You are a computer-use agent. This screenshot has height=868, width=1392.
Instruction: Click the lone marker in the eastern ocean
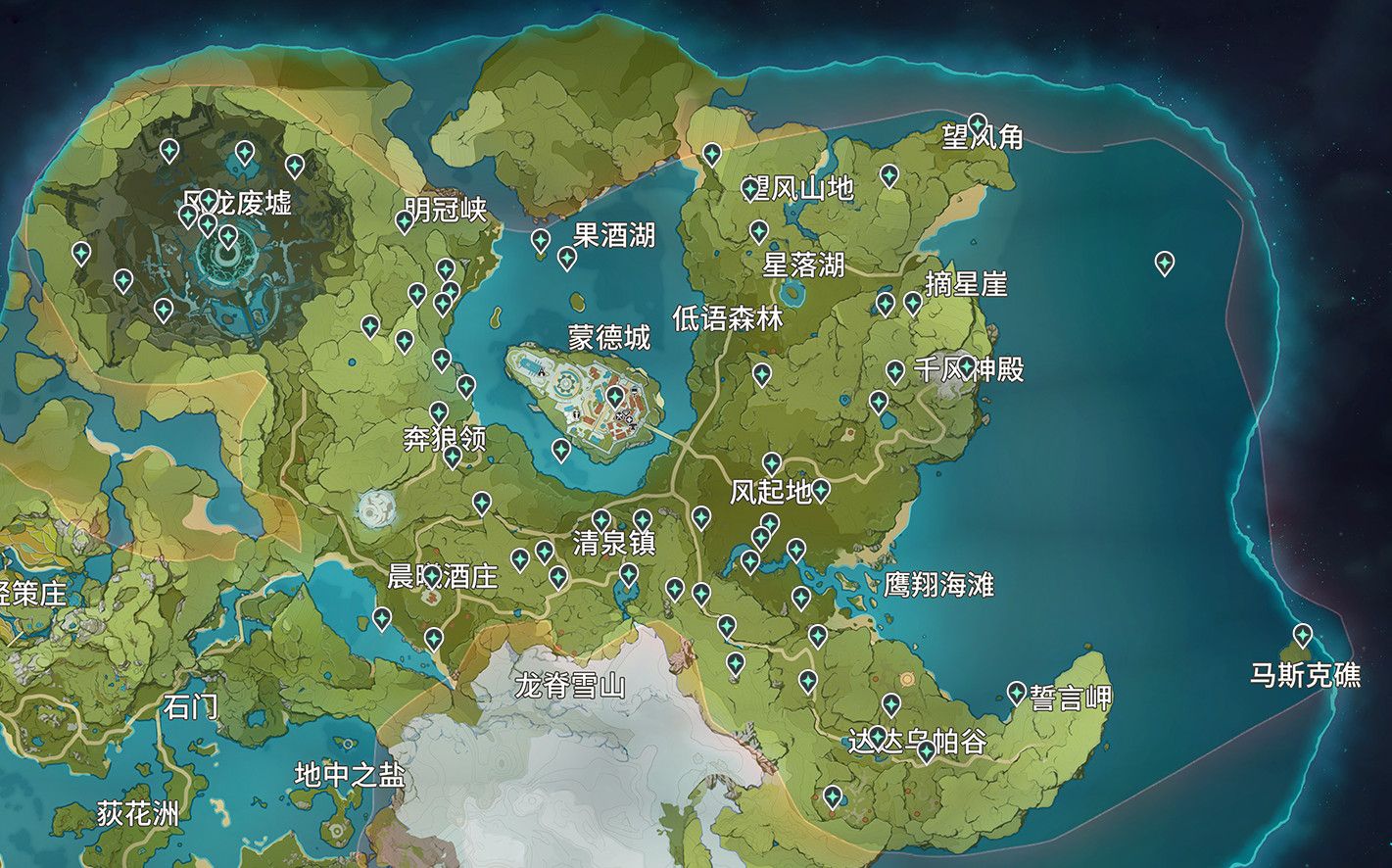1165,263
